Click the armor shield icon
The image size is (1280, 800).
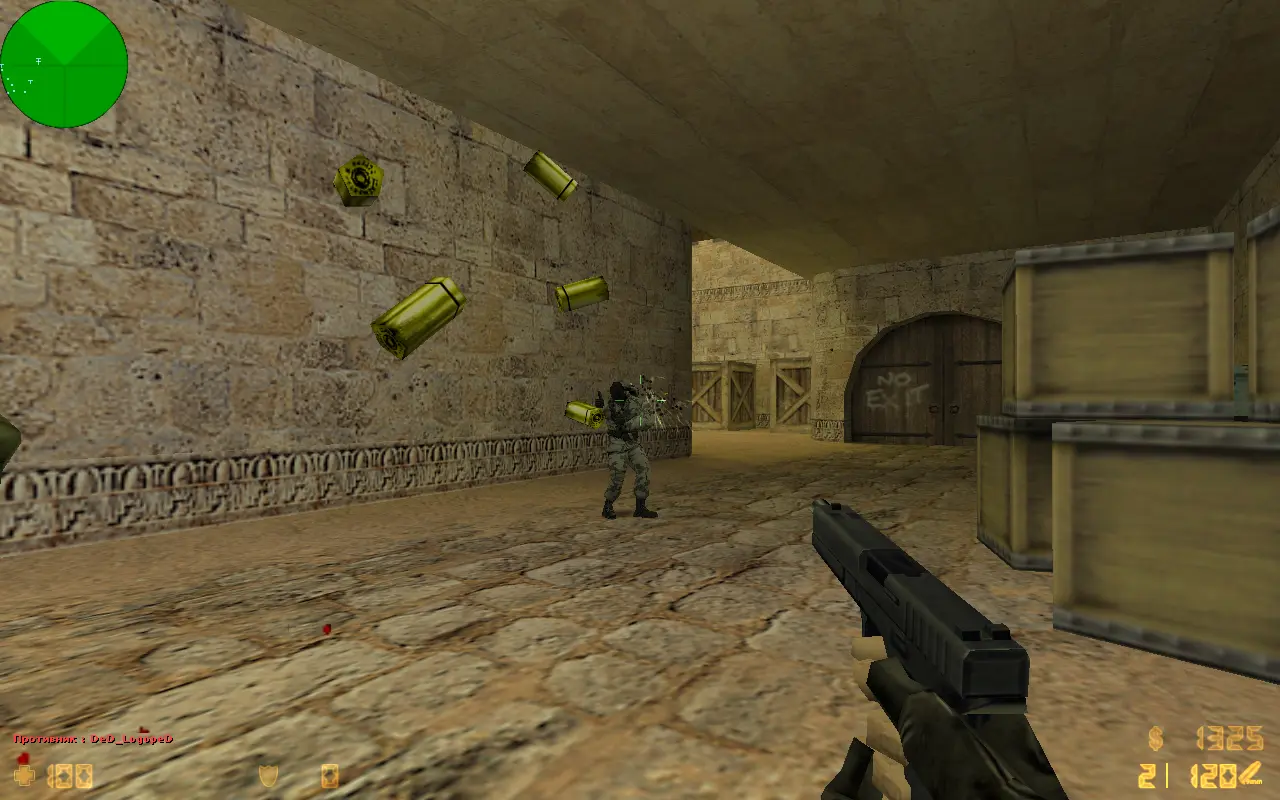pos(268,775)
